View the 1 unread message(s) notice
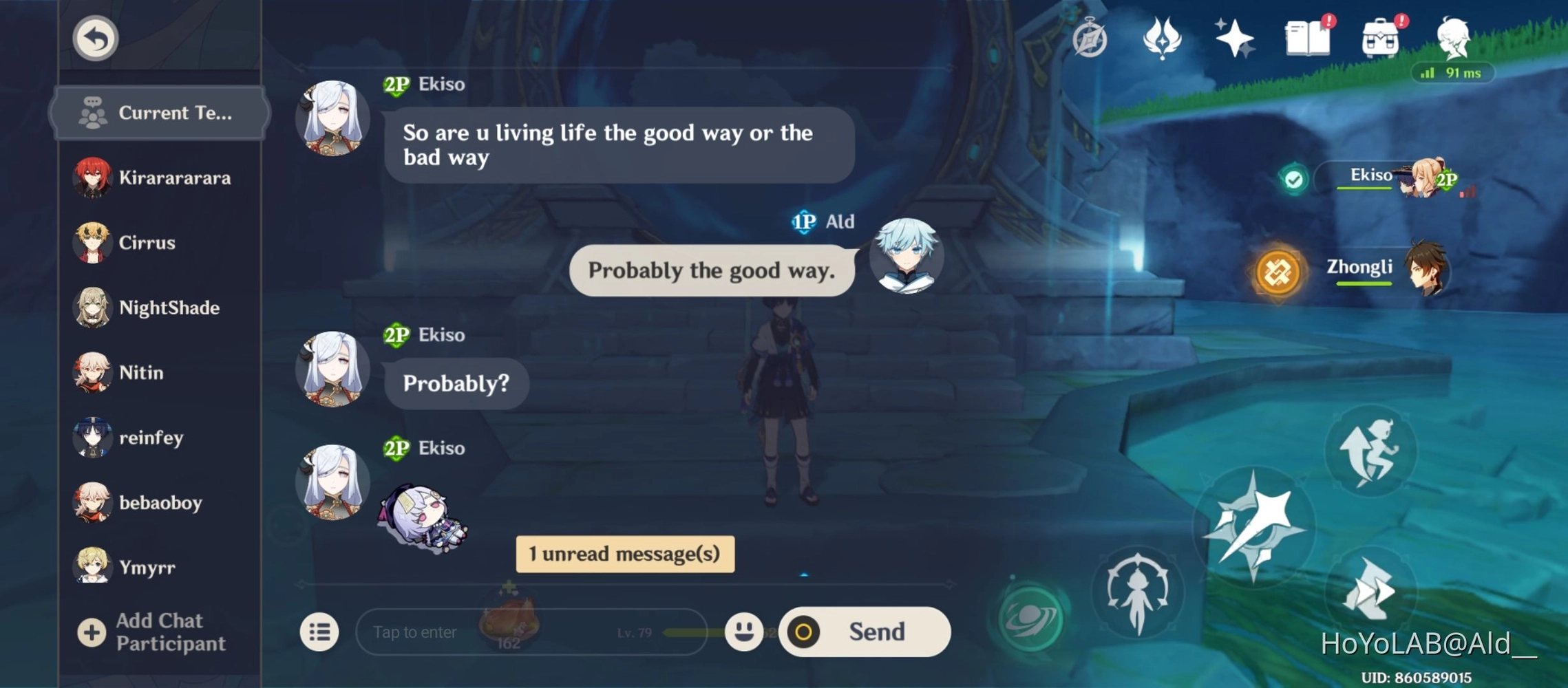The image size is (1568, 688). [624, 553]
